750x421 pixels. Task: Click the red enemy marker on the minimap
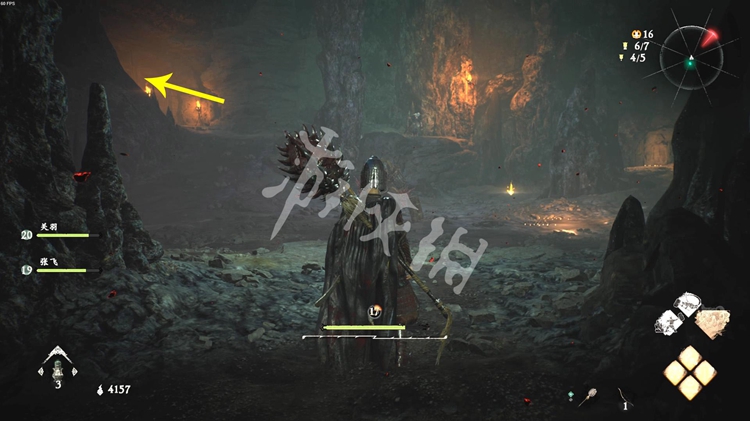point(709,37)
